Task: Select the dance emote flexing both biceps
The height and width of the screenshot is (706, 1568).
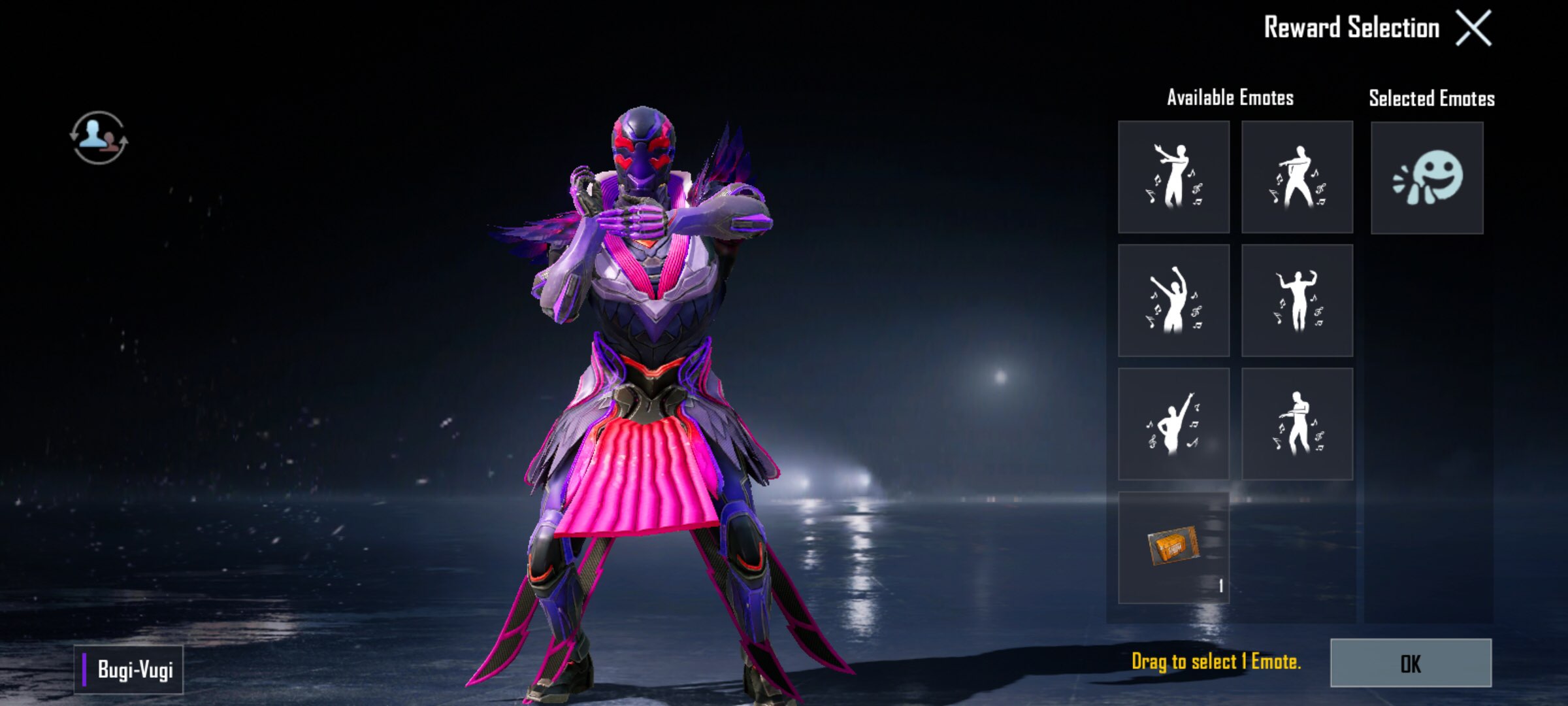Action: point(1297,301)
